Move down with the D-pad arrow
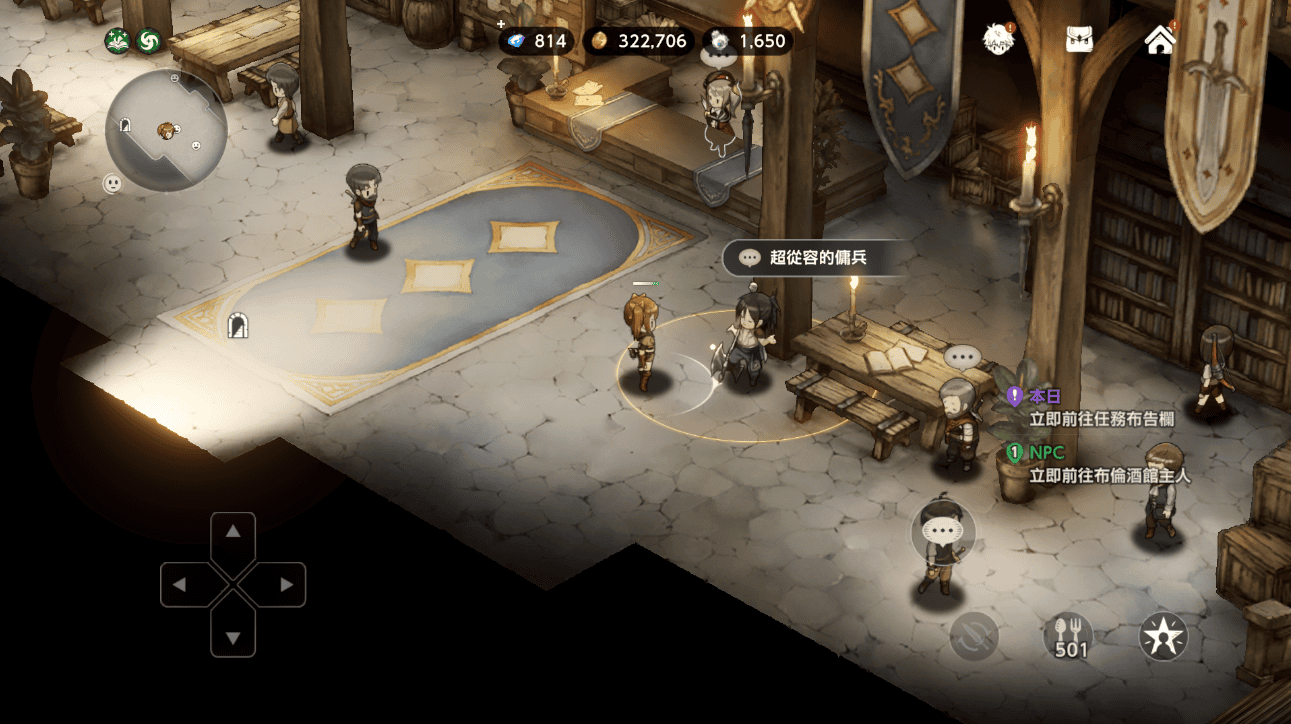 tap(233, 637)
